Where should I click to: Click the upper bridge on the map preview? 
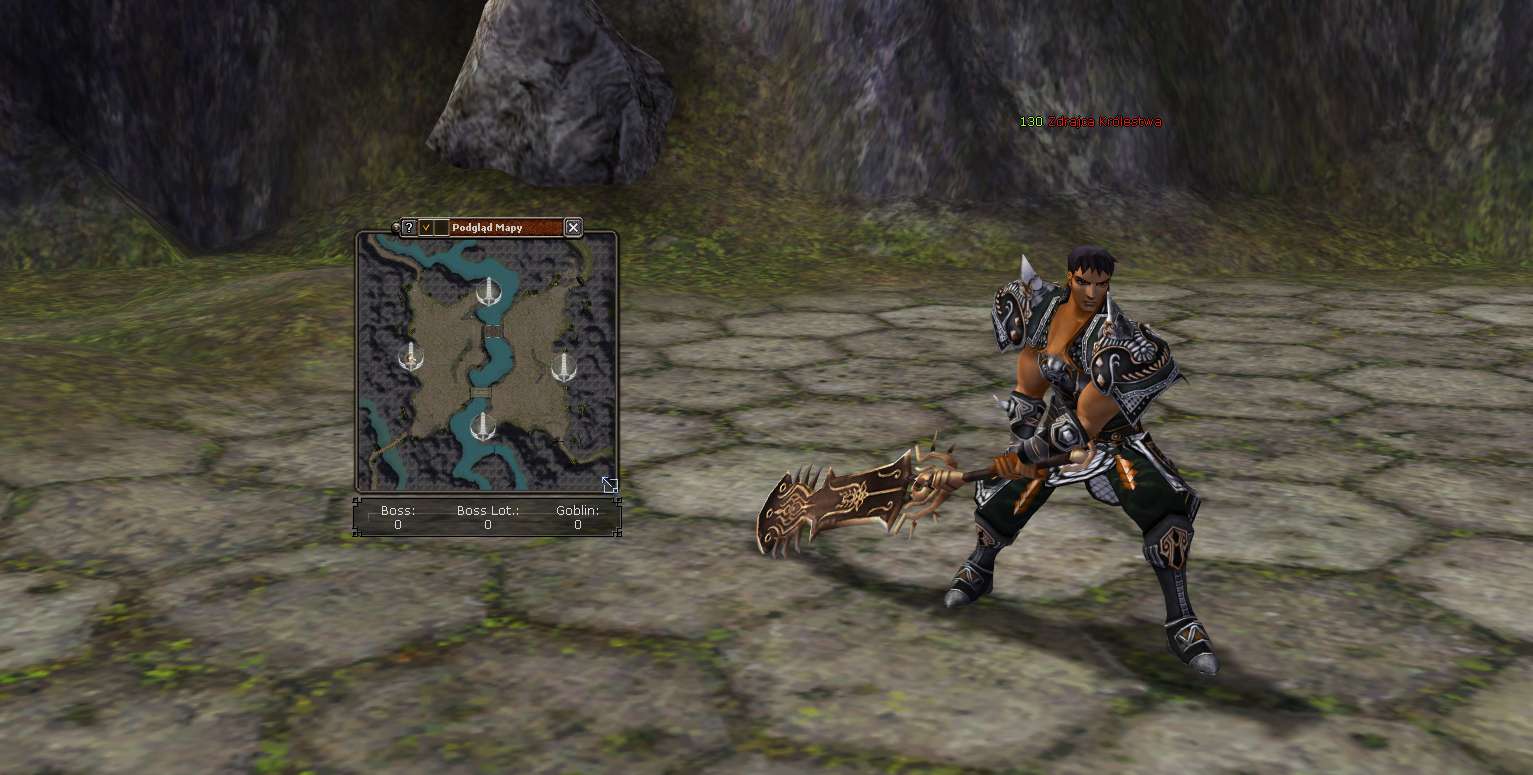pyautogui.click(x=491, y=330)
